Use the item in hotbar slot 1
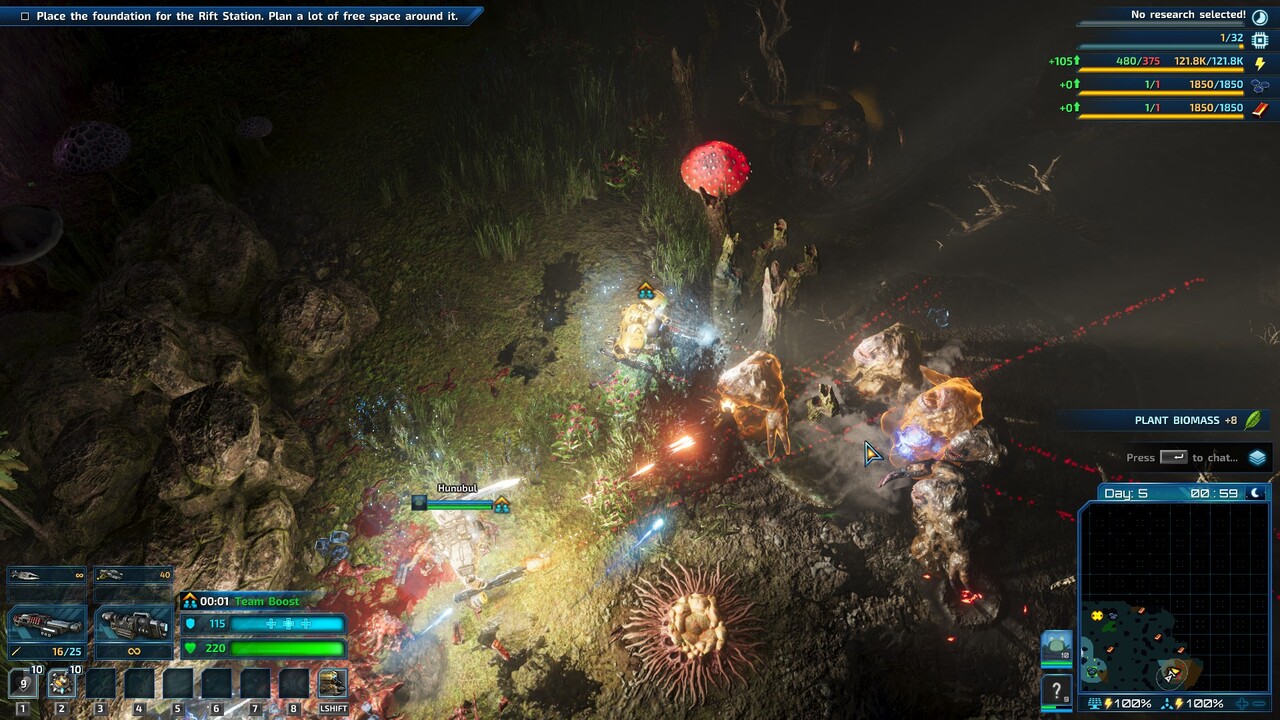Image resolution: width=1280 pixels, height=720 pixels. 23,683
